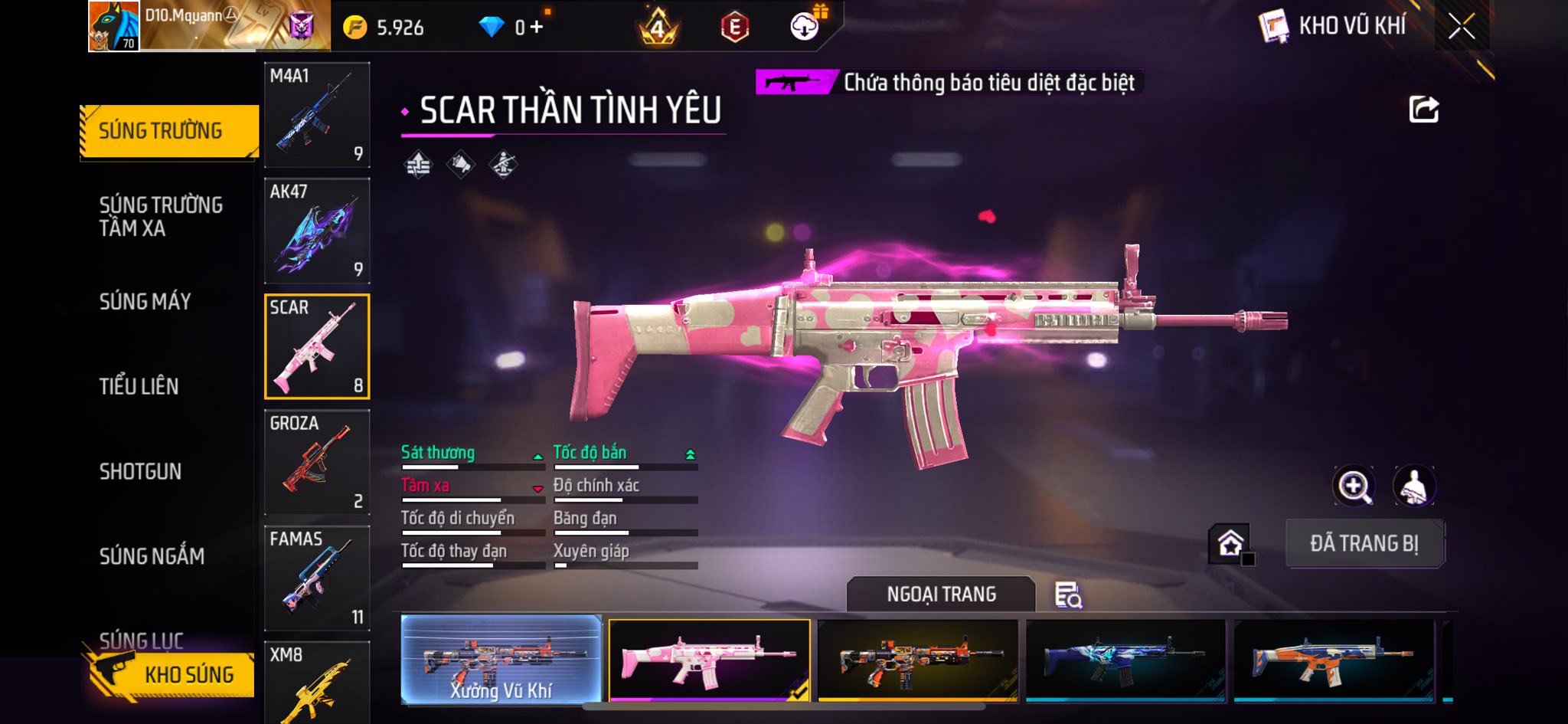Select the FAMAS weapon tile
Image resolution: width=1568 pixels, height=724 pixels.
[317, 578]
